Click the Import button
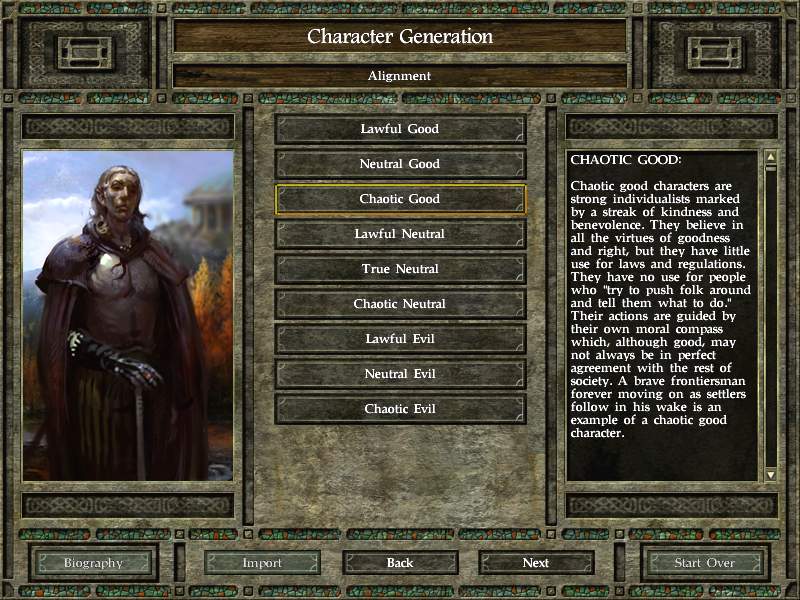The width and height of the screenshot is (800, 600). pos(262,563)
